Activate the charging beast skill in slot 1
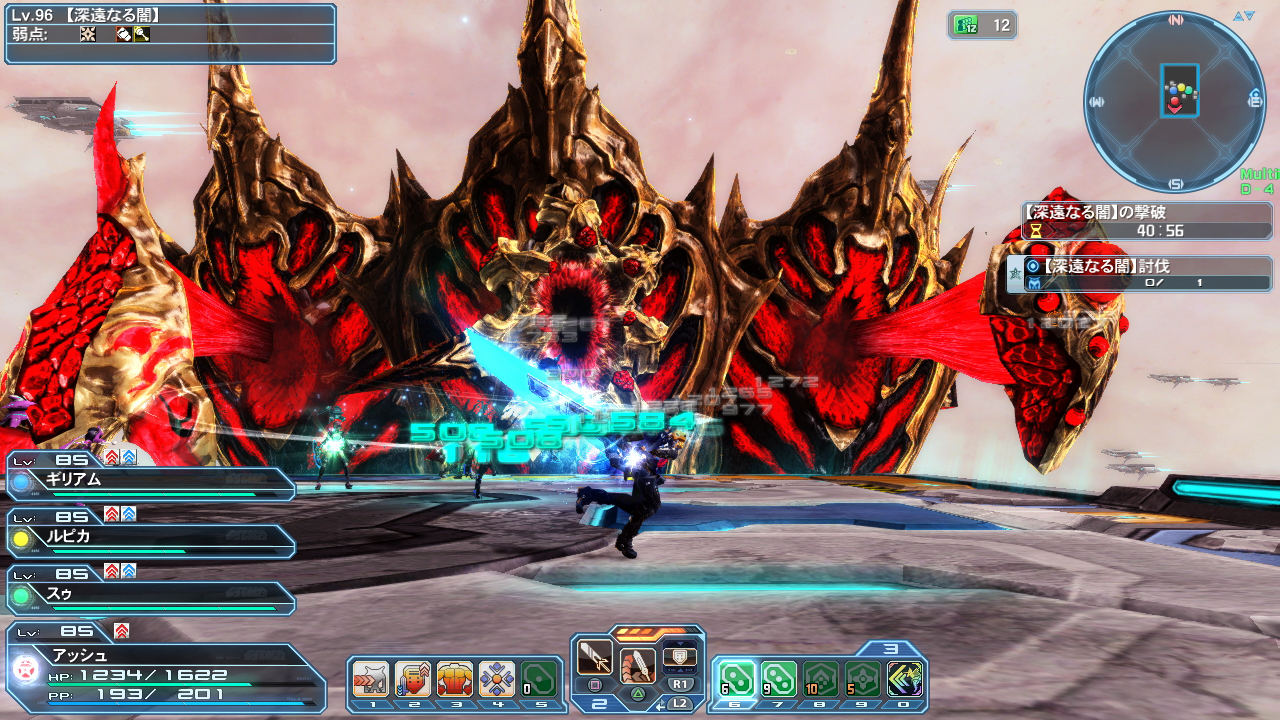This screenshot has height=720, width=1280. [x=370, y=679]
